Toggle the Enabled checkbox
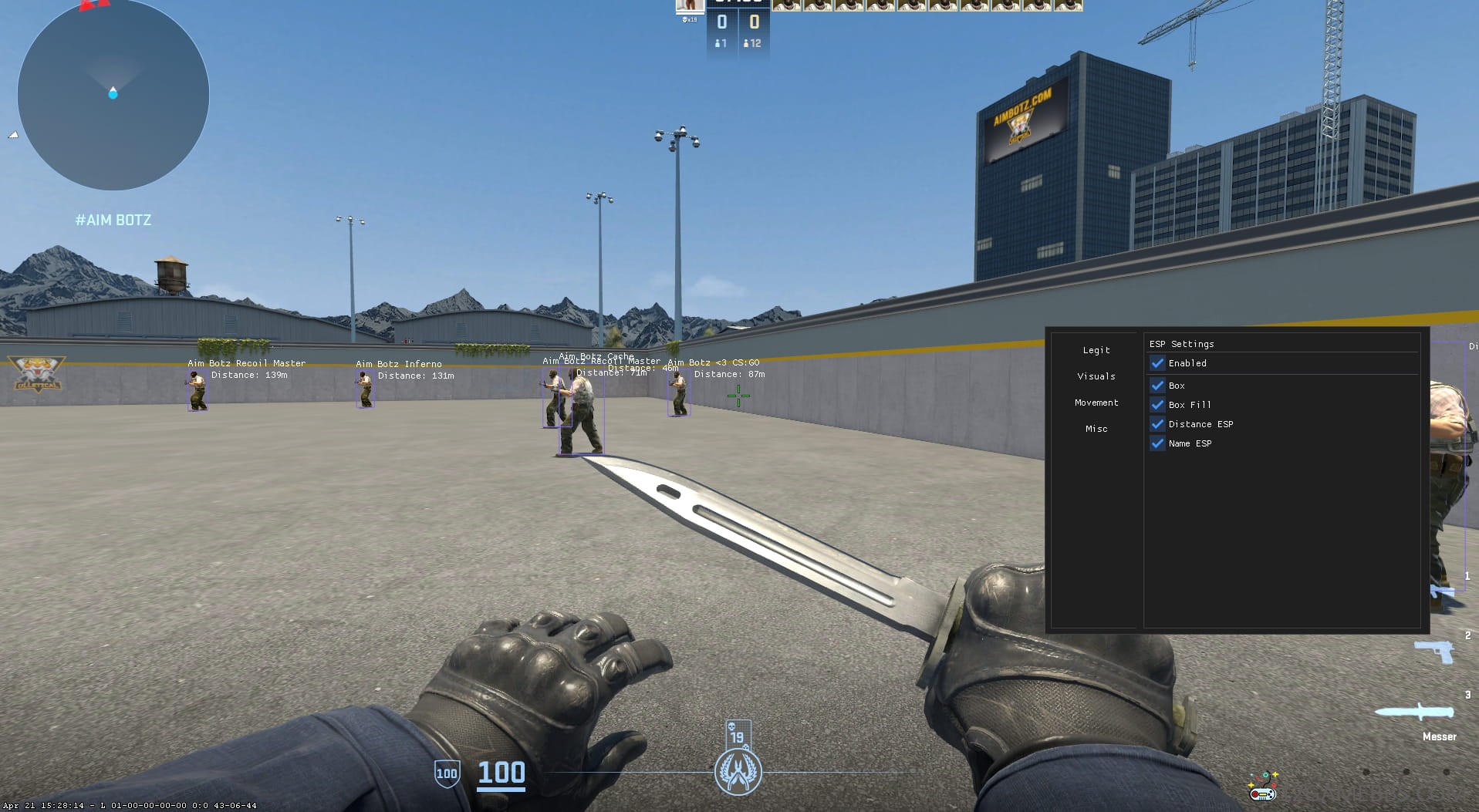This screenshot has width=1479, height=812. pyautogui.click(x=1157, y=363)
